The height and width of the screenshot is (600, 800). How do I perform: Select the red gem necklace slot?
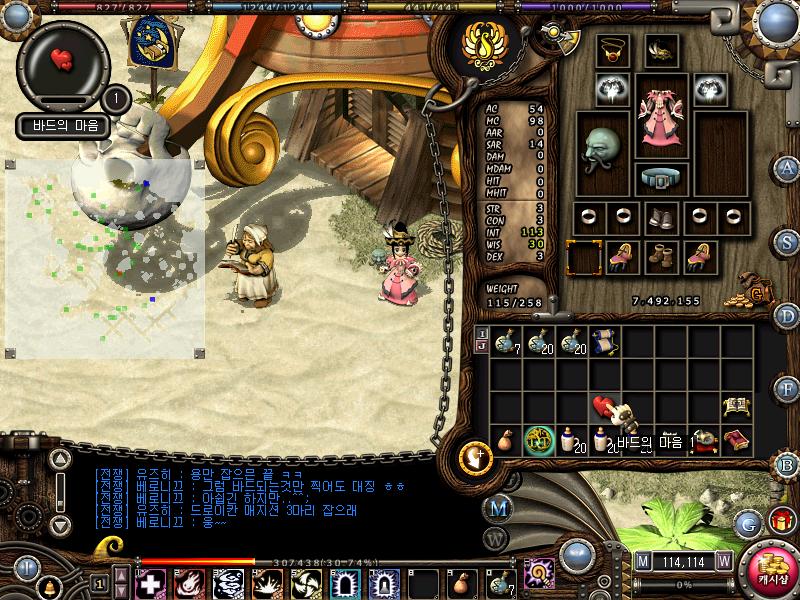(613, 49)
